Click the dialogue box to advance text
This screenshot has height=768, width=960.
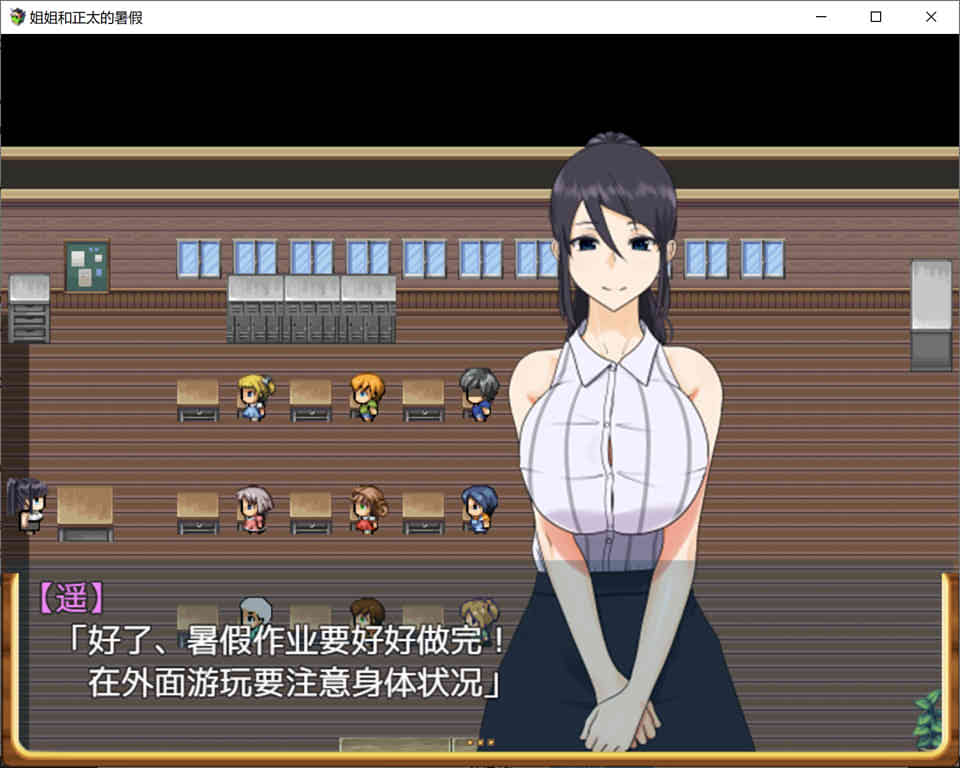(300, 660)
